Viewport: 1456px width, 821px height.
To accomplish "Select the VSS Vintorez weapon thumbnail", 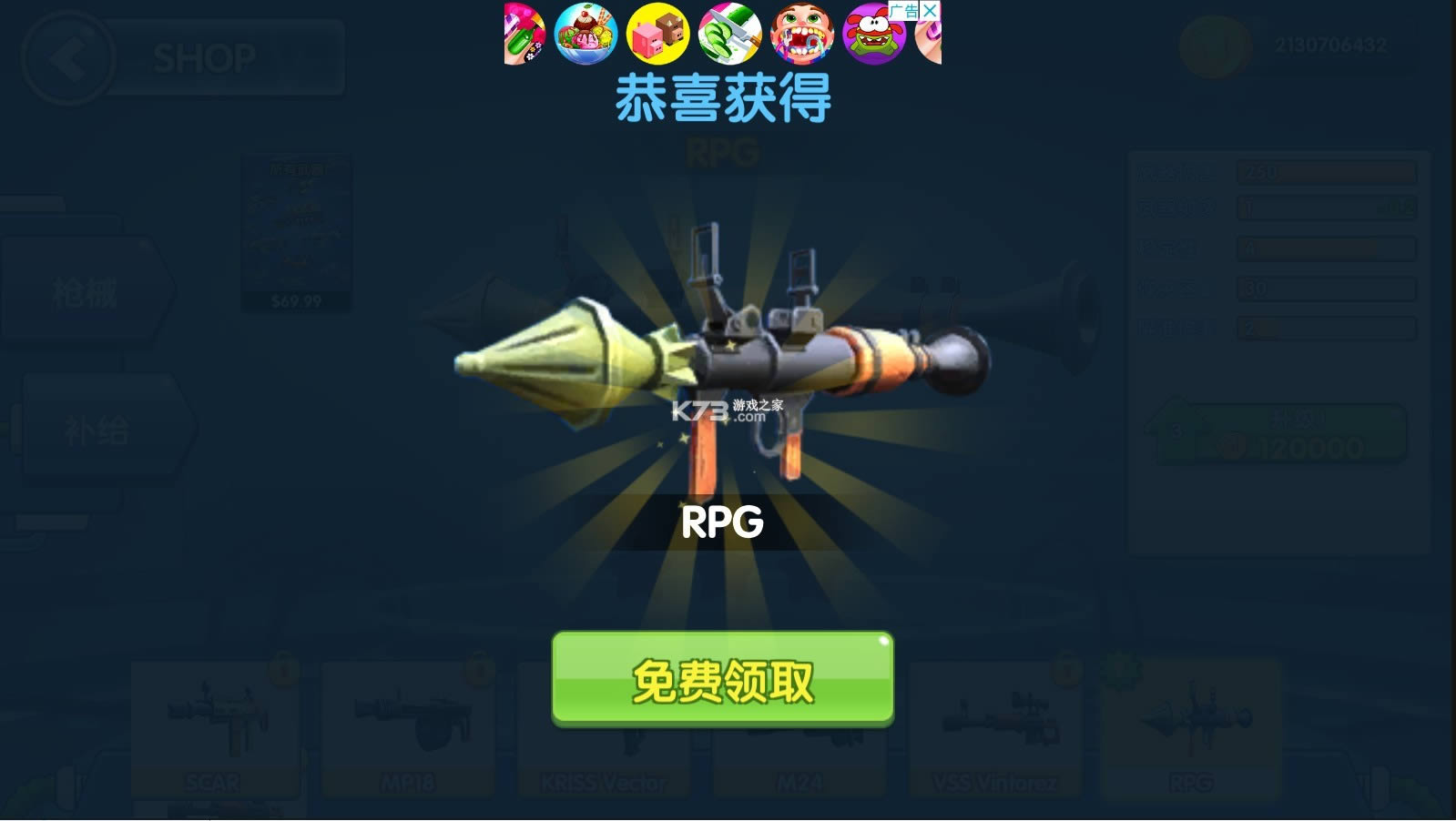I will tap(997, 728).
